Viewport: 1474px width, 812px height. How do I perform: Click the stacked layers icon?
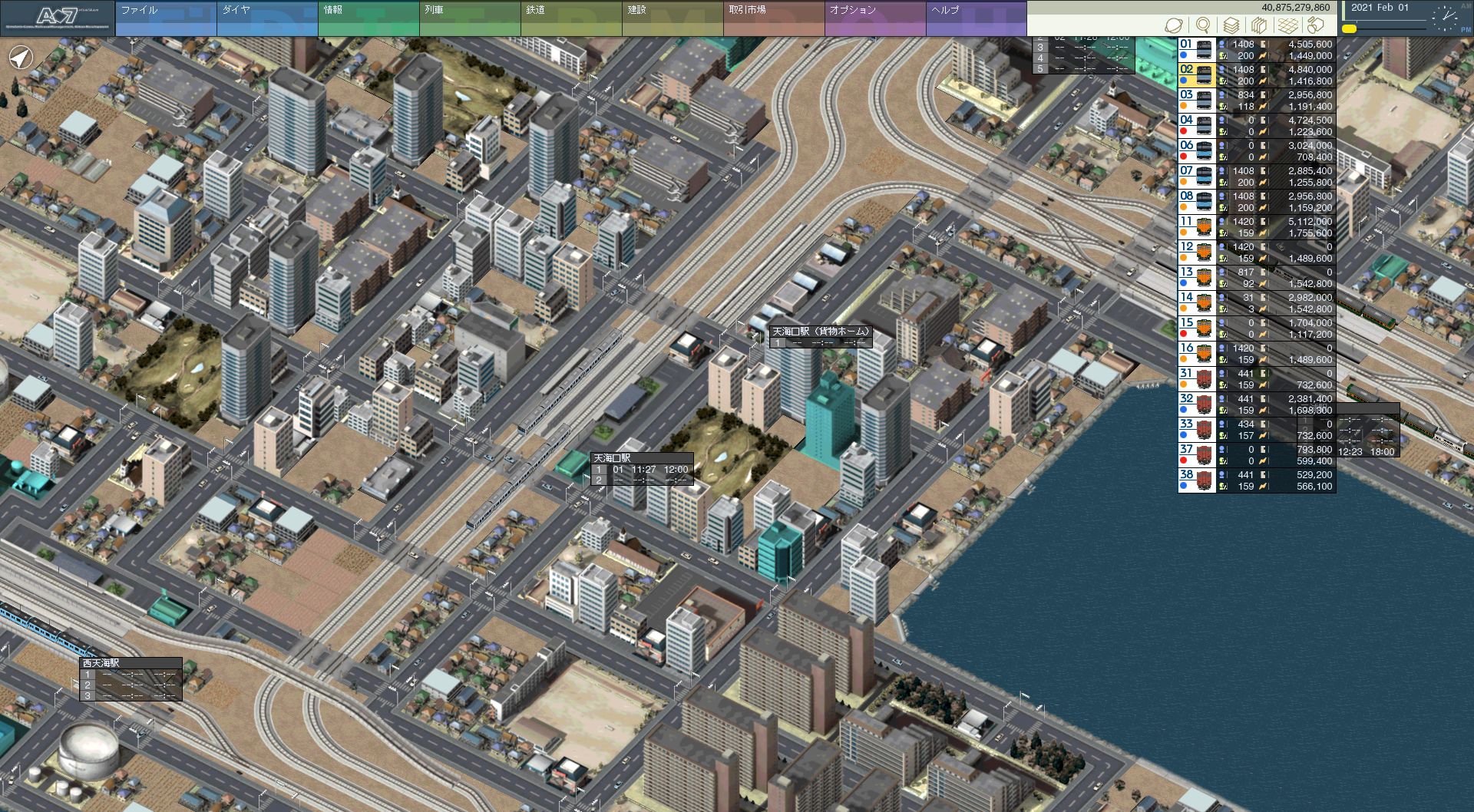tap(1231, 25)
